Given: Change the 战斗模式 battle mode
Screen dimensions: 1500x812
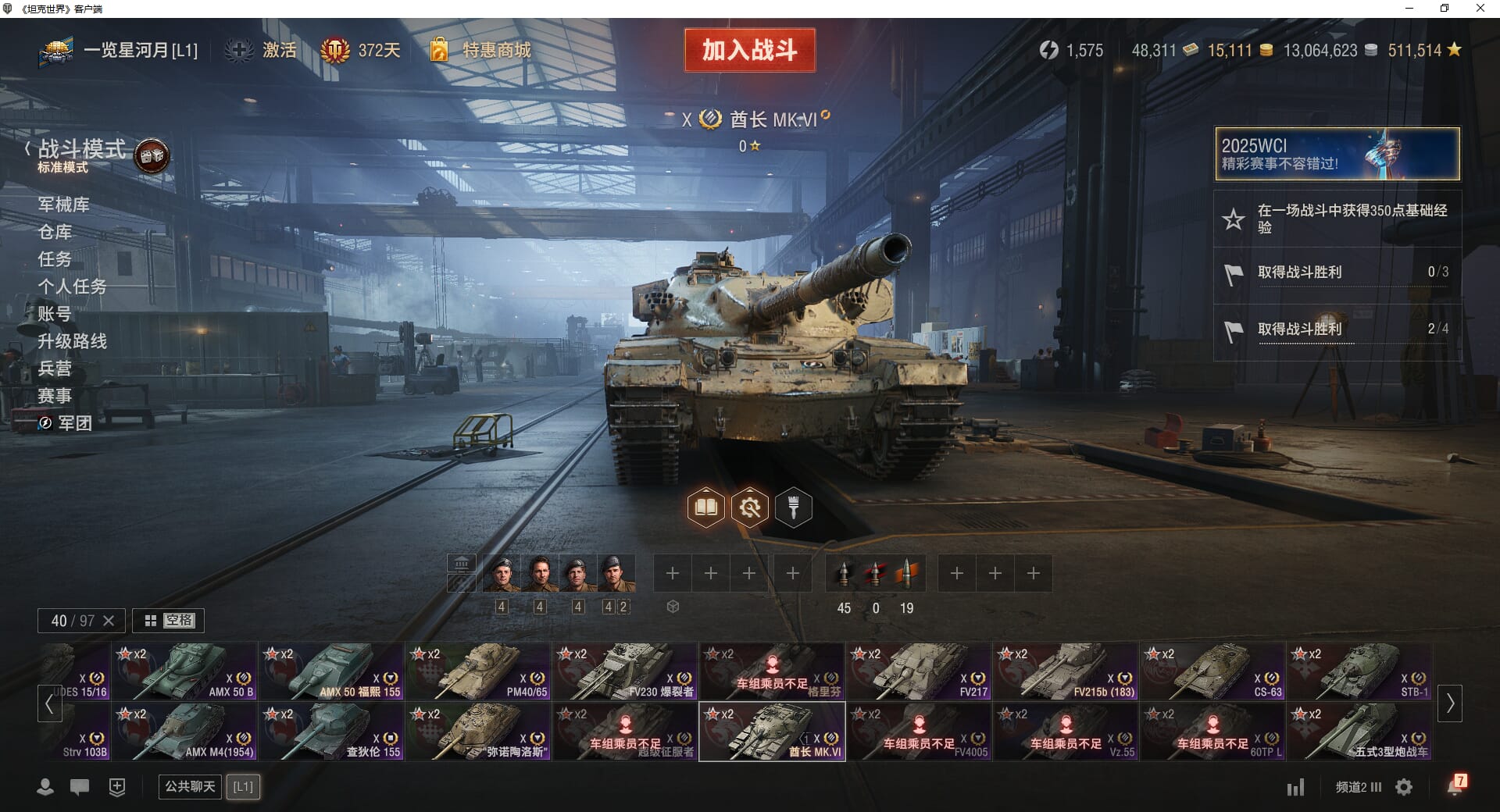Looking at the screenshot, I should [x=82, y=150].
